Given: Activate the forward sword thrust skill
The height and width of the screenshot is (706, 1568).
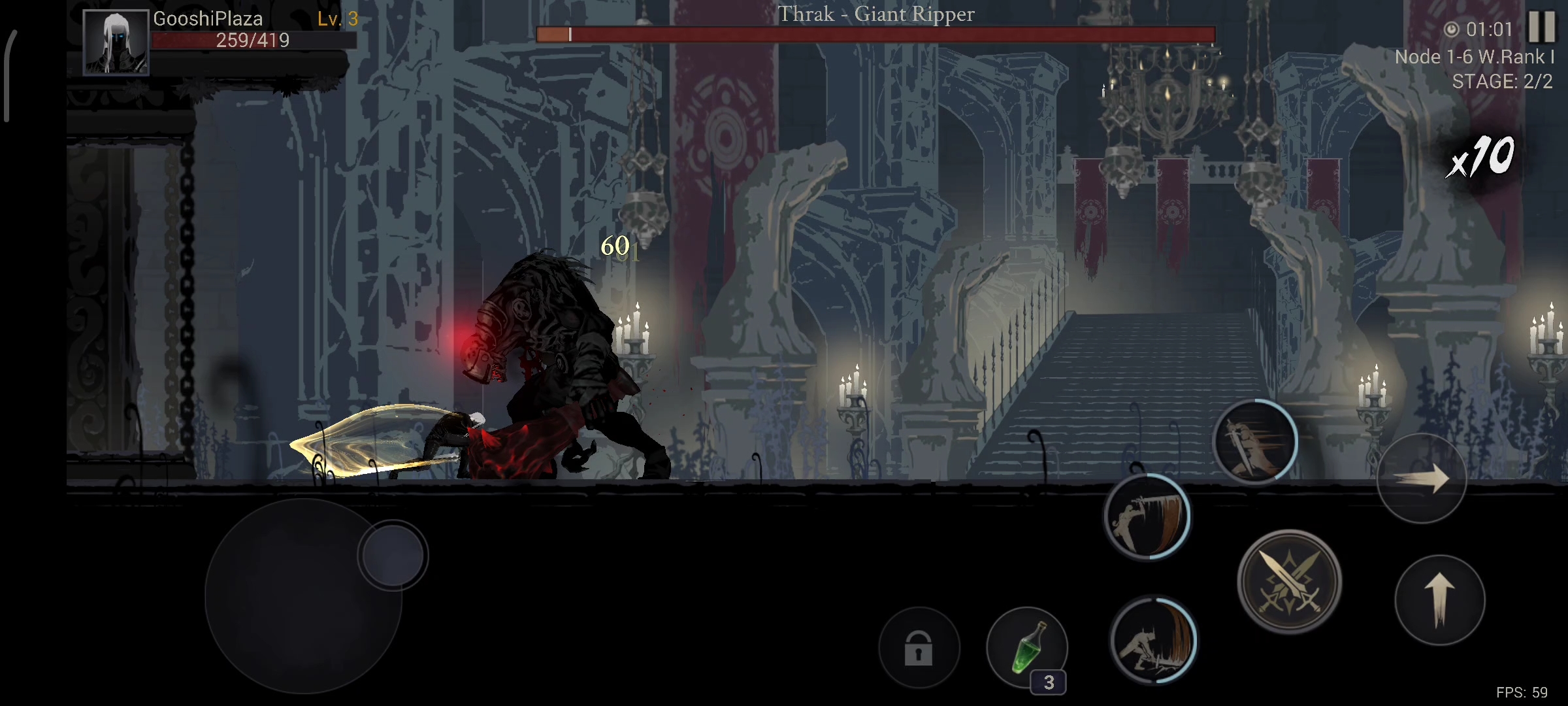Looking at the screenshot, I should coord(1254,442).
